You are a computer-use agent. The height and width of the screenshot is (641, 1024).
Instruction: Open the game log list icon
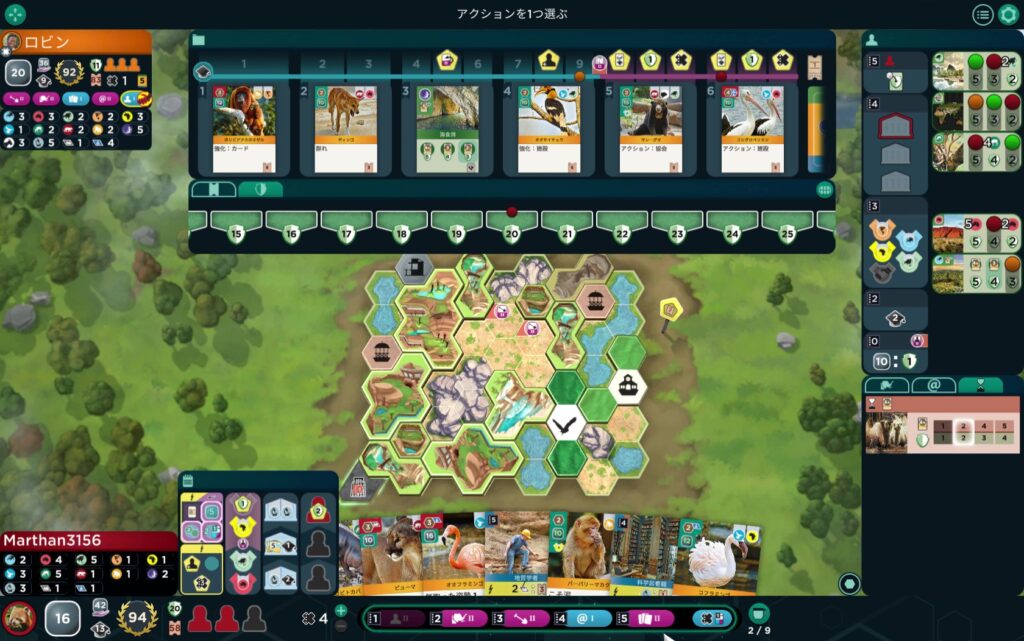[983, 14]
